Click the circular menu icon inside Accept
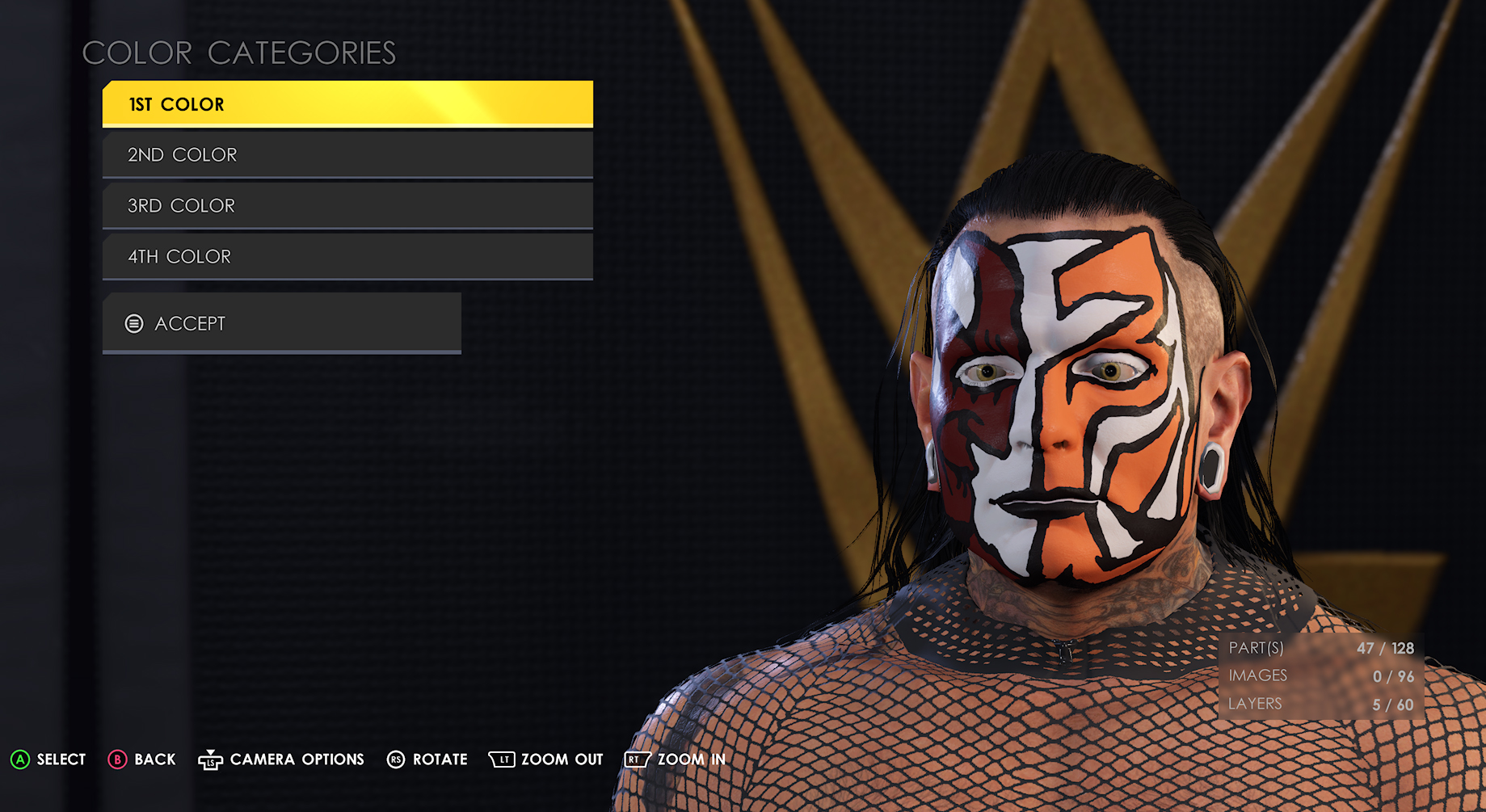1486x812 pixels. pos(133,323)
